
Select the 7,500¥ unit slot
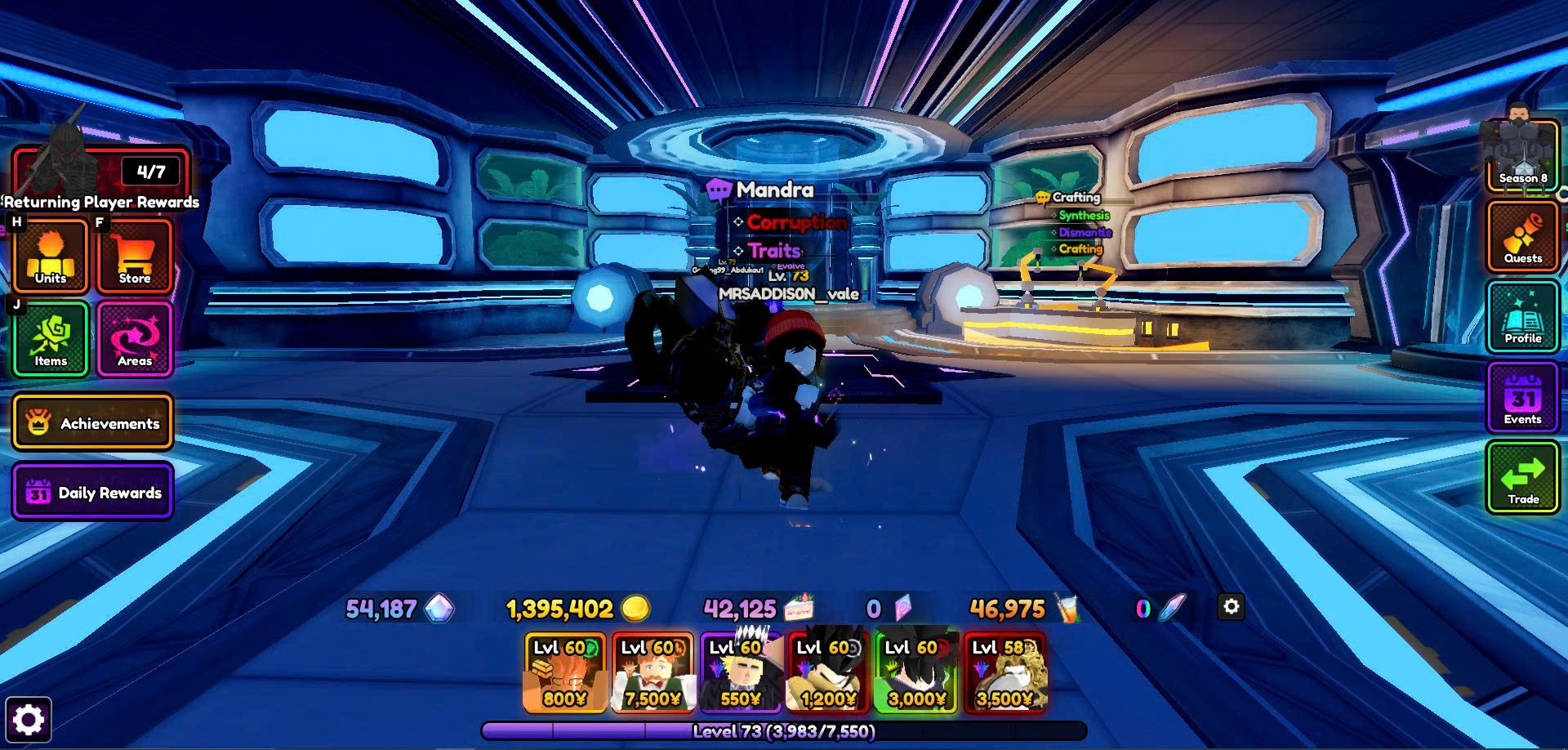(653, 672)
